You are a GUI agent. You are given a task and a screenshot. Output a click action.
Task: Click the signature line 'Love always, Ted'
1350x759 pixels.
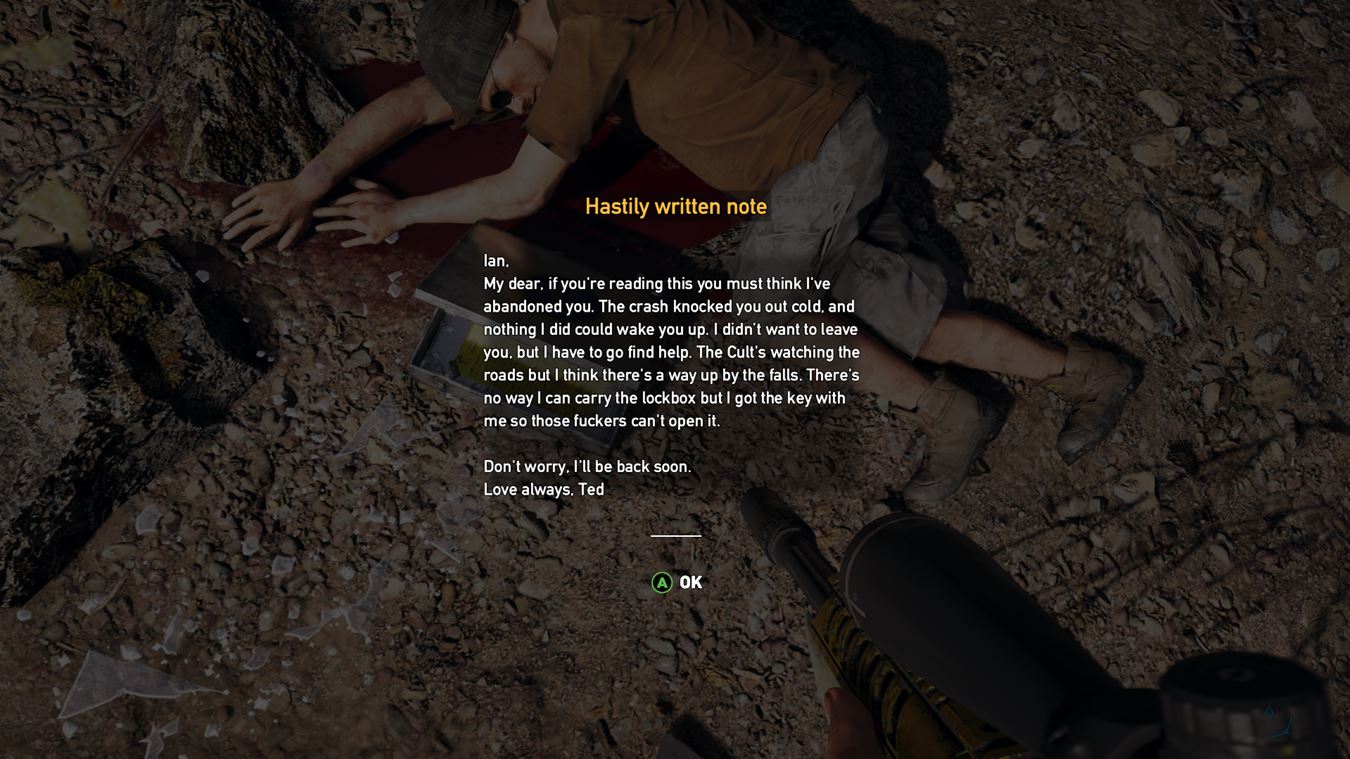pos(543,489)
